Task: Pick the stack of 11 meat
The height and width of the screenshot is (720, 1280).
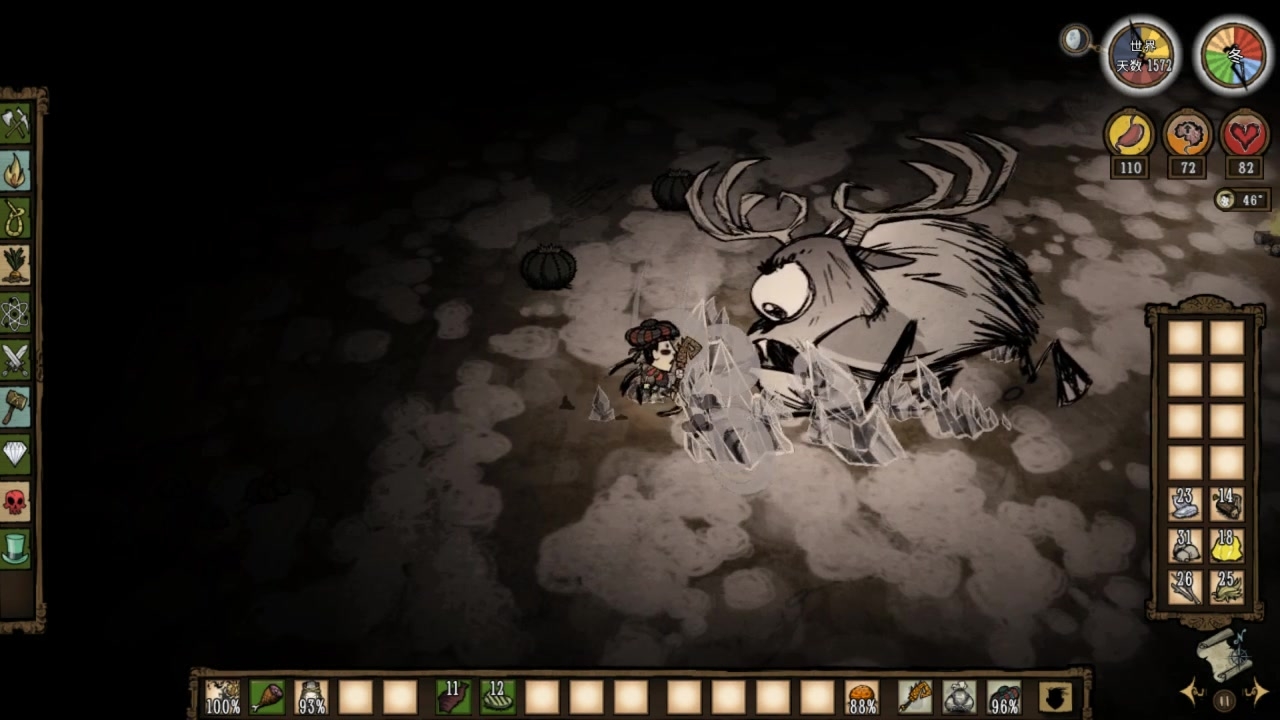Action: pyautogui.click(x=454, y=696)
